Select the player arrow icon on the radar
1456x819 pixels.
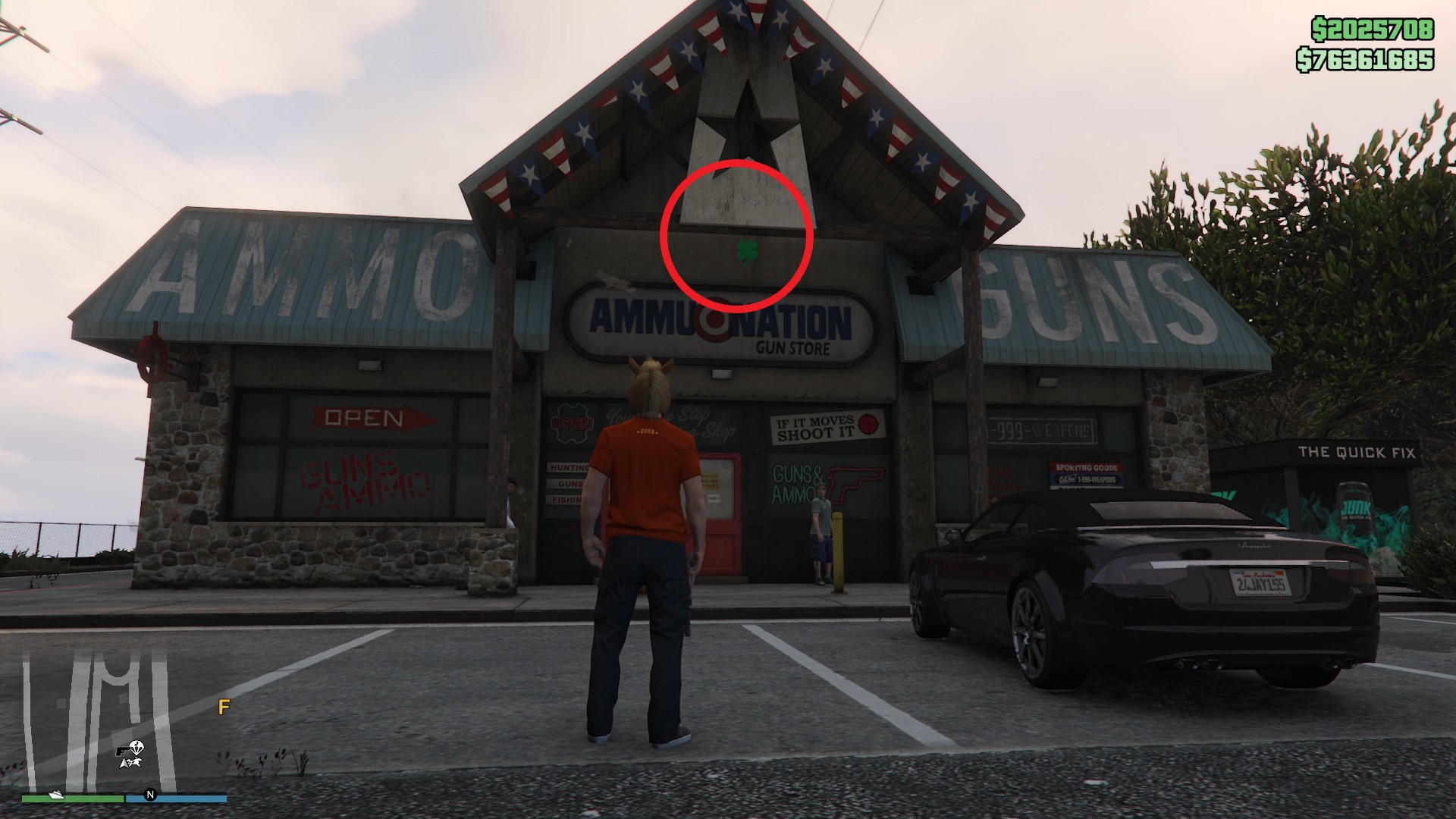tap(124, 763)
